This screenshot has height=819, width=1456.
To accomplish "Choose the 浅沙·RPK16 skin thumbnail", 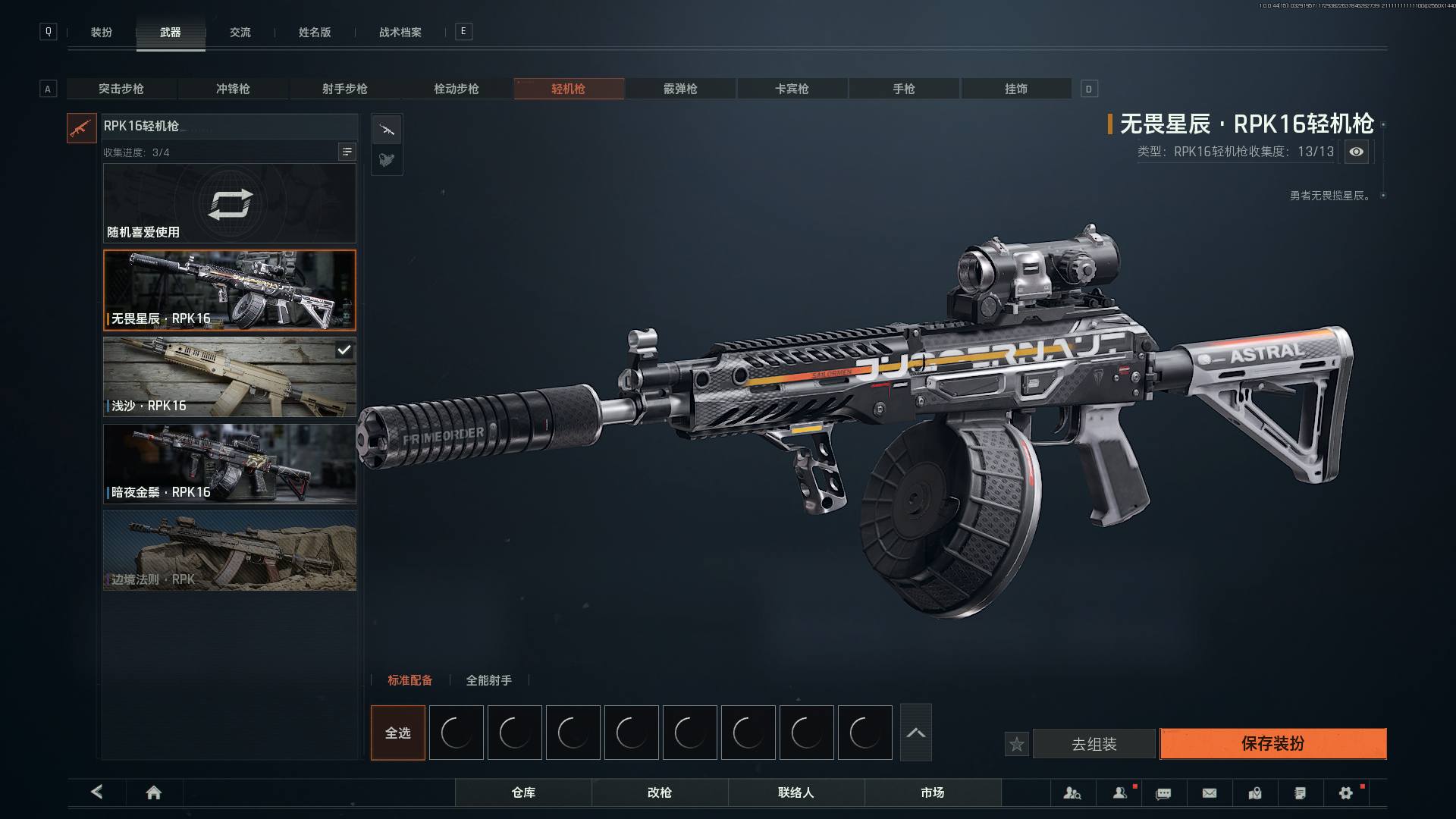I will [x=229, y=377].
